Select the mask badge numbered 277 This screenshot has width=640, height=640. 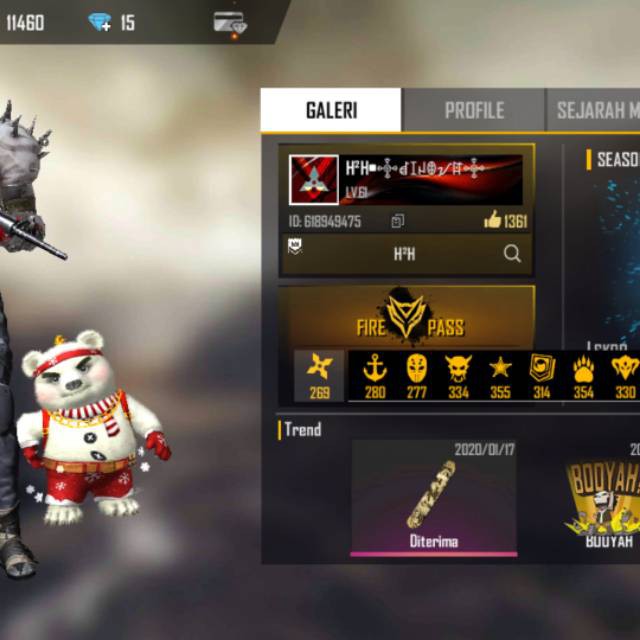coord(417,375)
